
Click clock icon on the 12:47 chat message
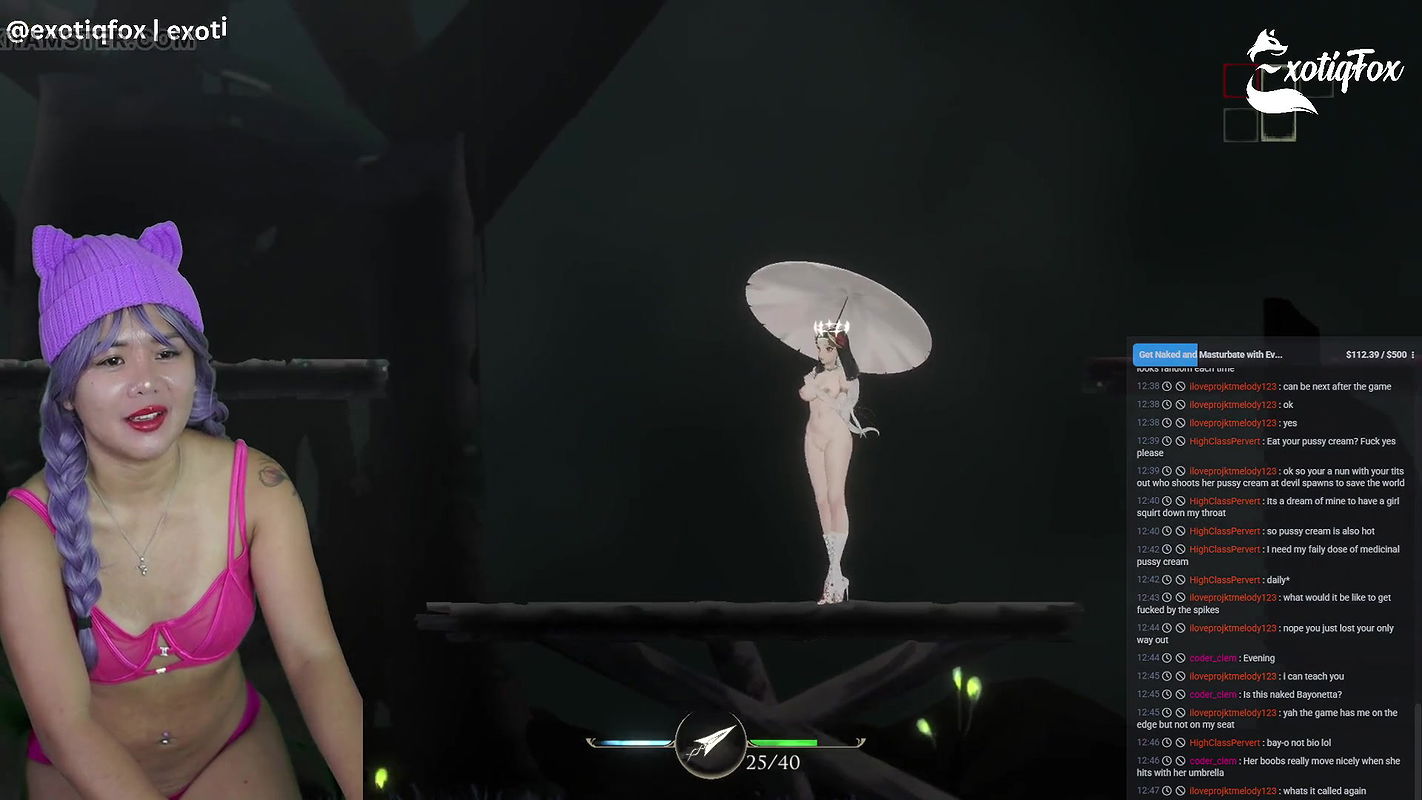tap(1166, 789)
